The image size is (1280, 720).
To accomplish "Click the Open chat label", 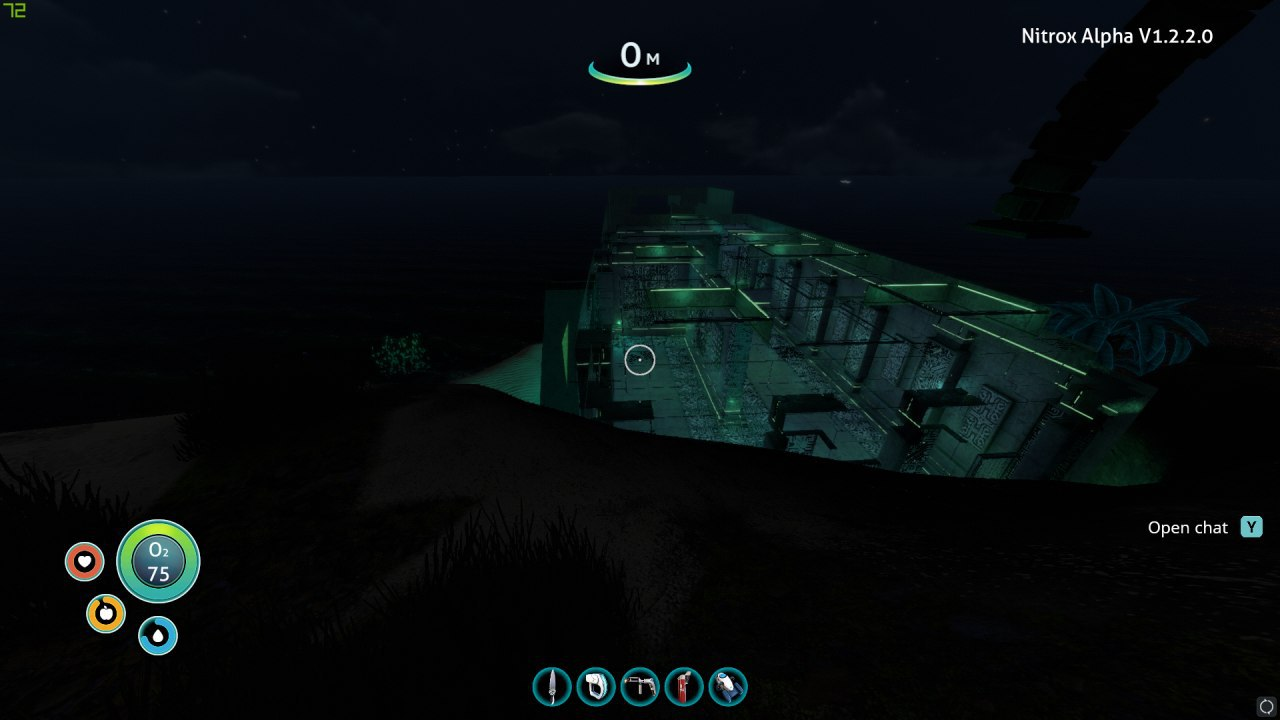I will (x=1190, y=527).
